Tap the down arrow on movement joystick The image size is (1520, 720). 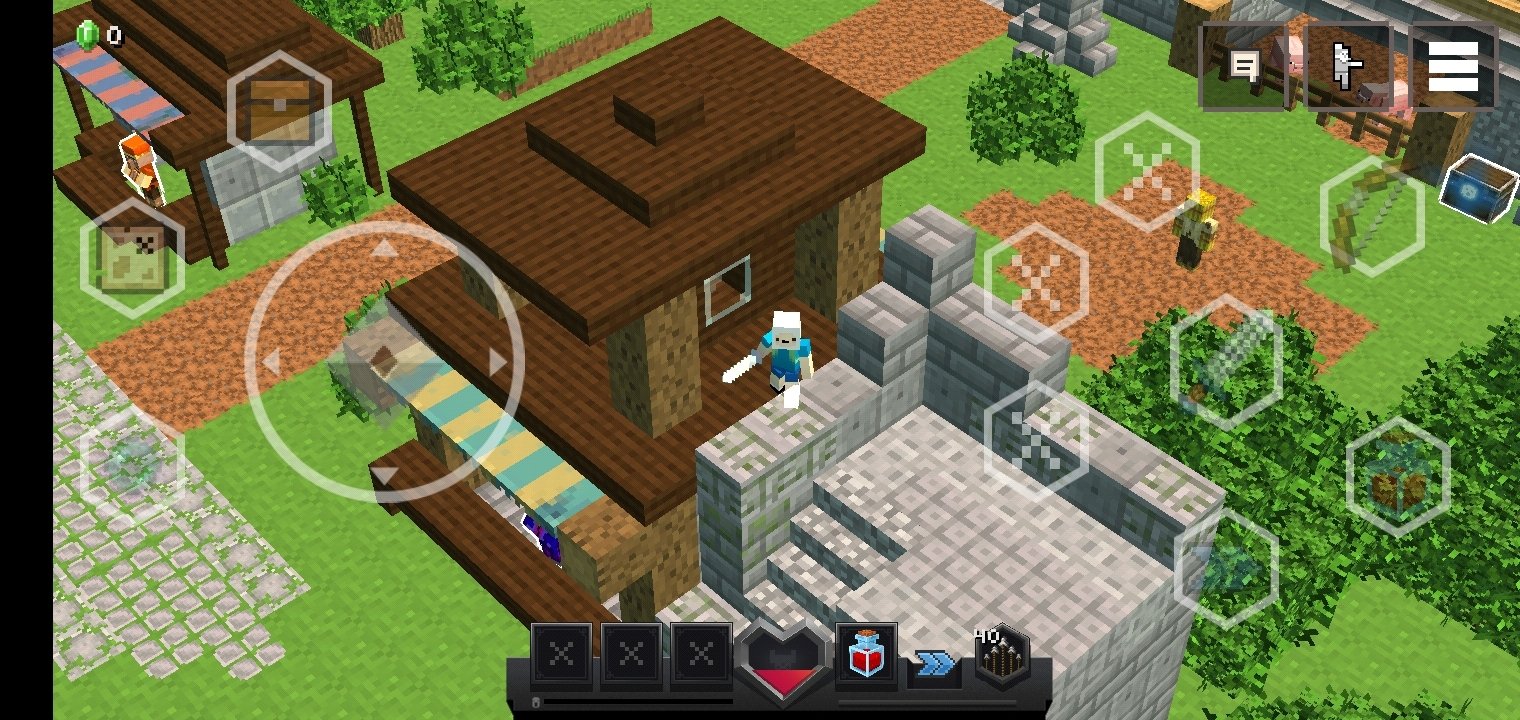click(384, 475)
